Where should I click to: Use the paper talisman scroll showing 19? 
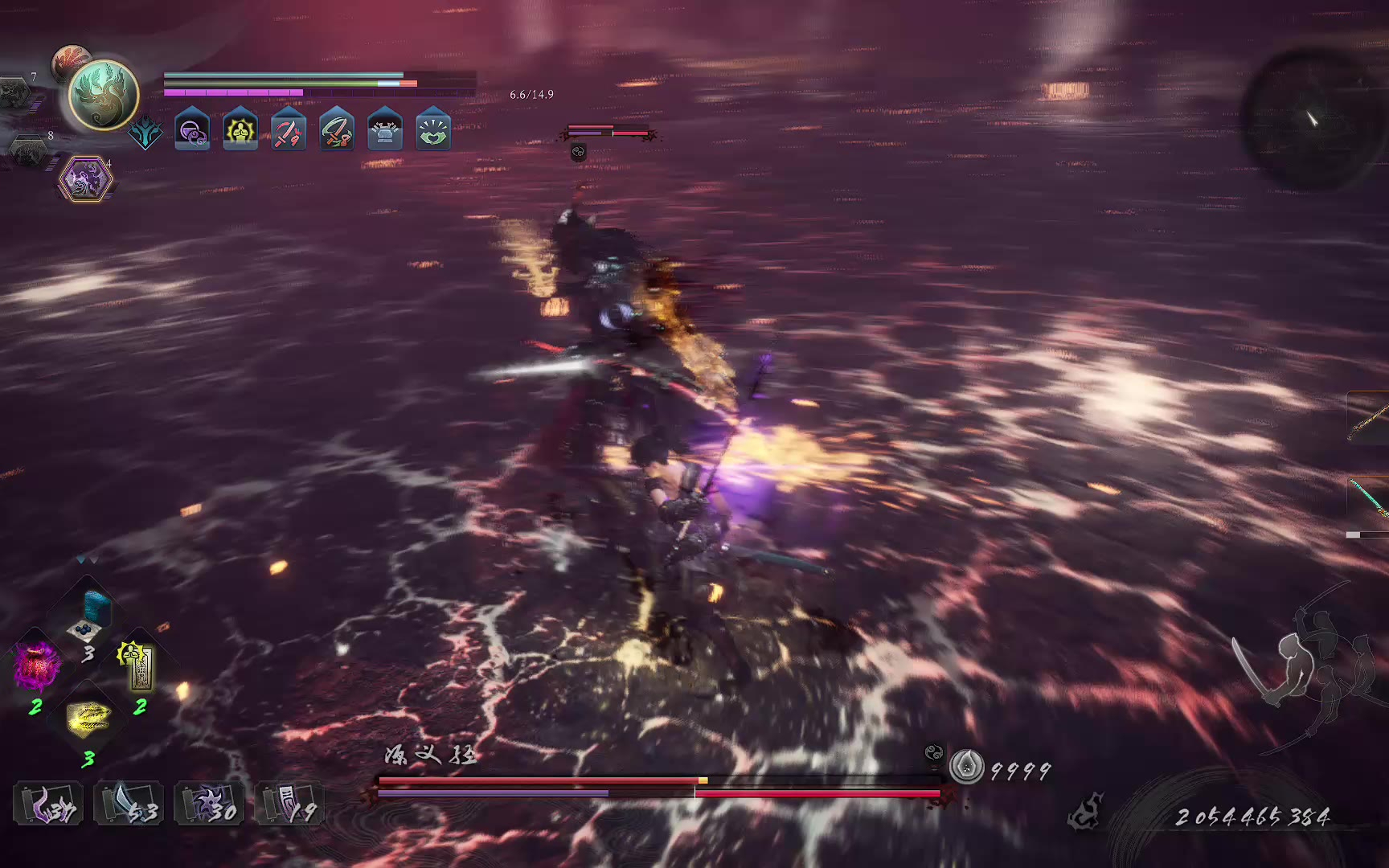pos(289,803)
